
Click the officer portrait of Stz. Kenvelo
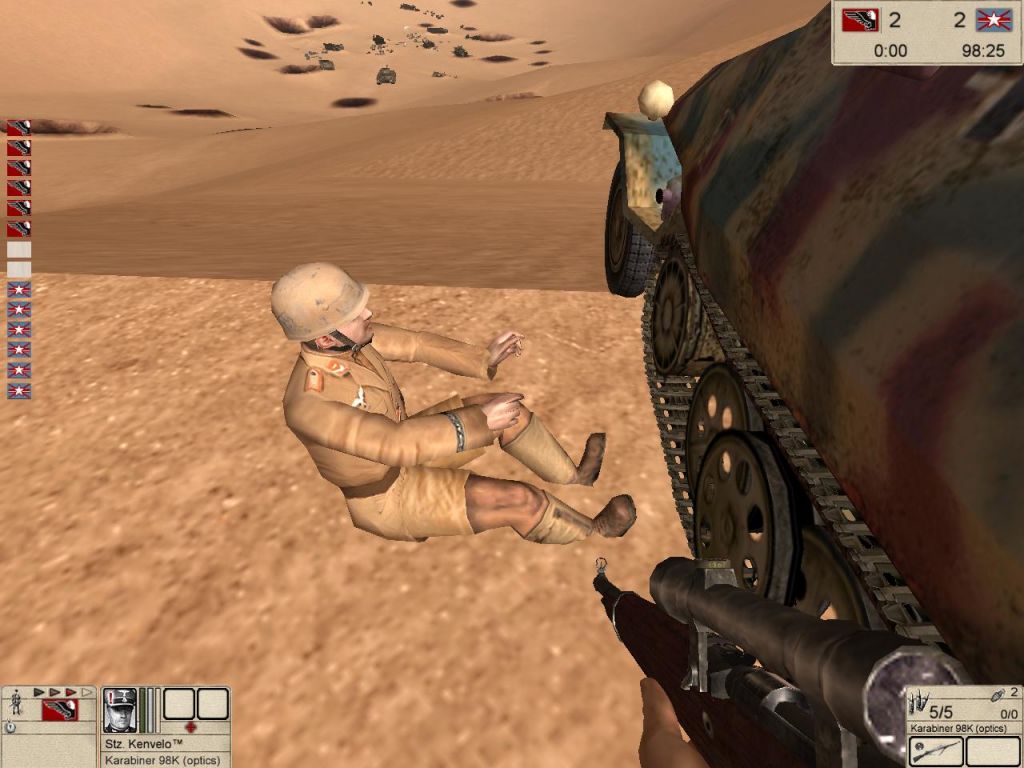pos(120,709)
